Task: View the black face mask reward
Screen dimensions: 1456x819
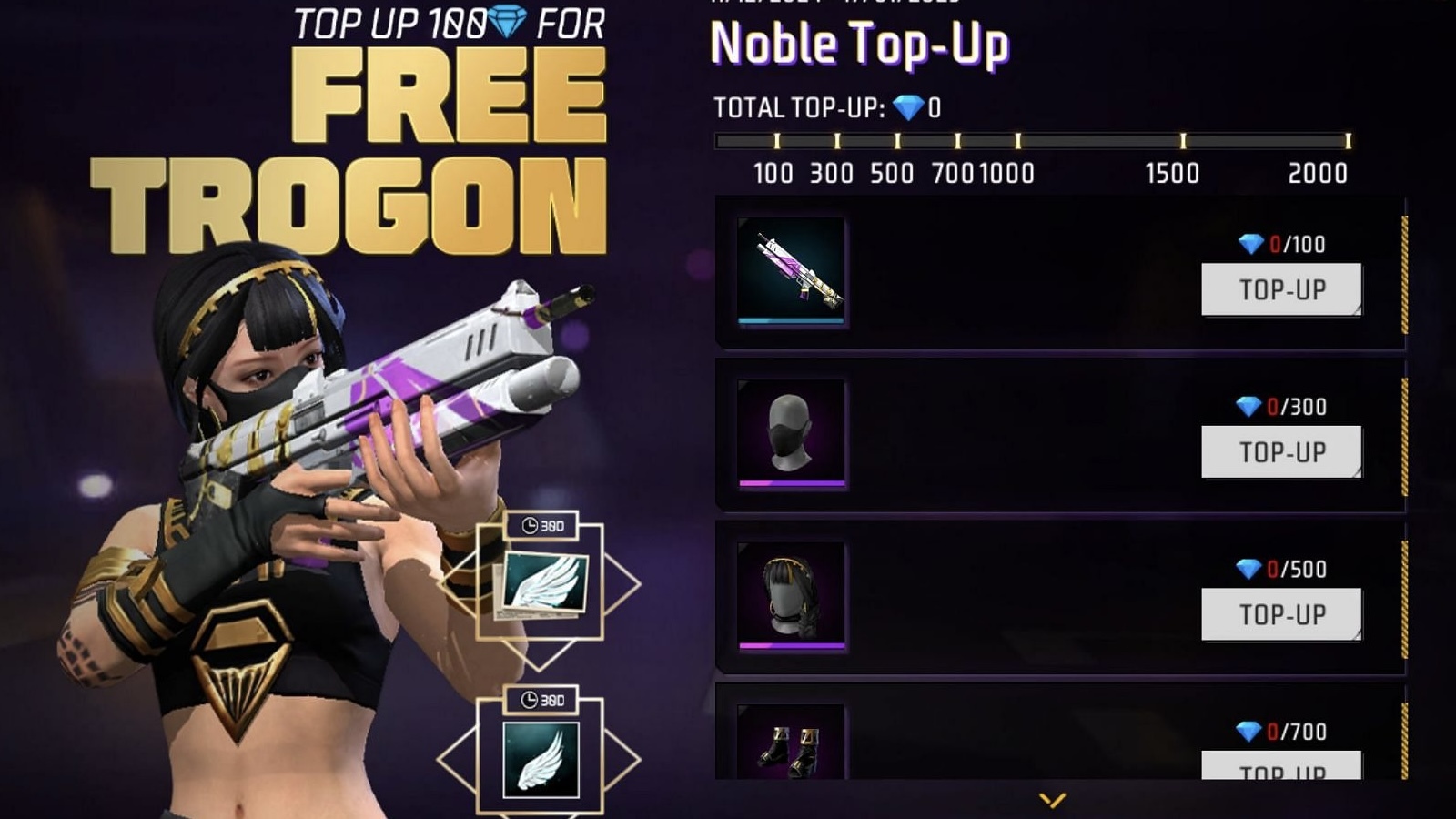Action: point(792,434)
